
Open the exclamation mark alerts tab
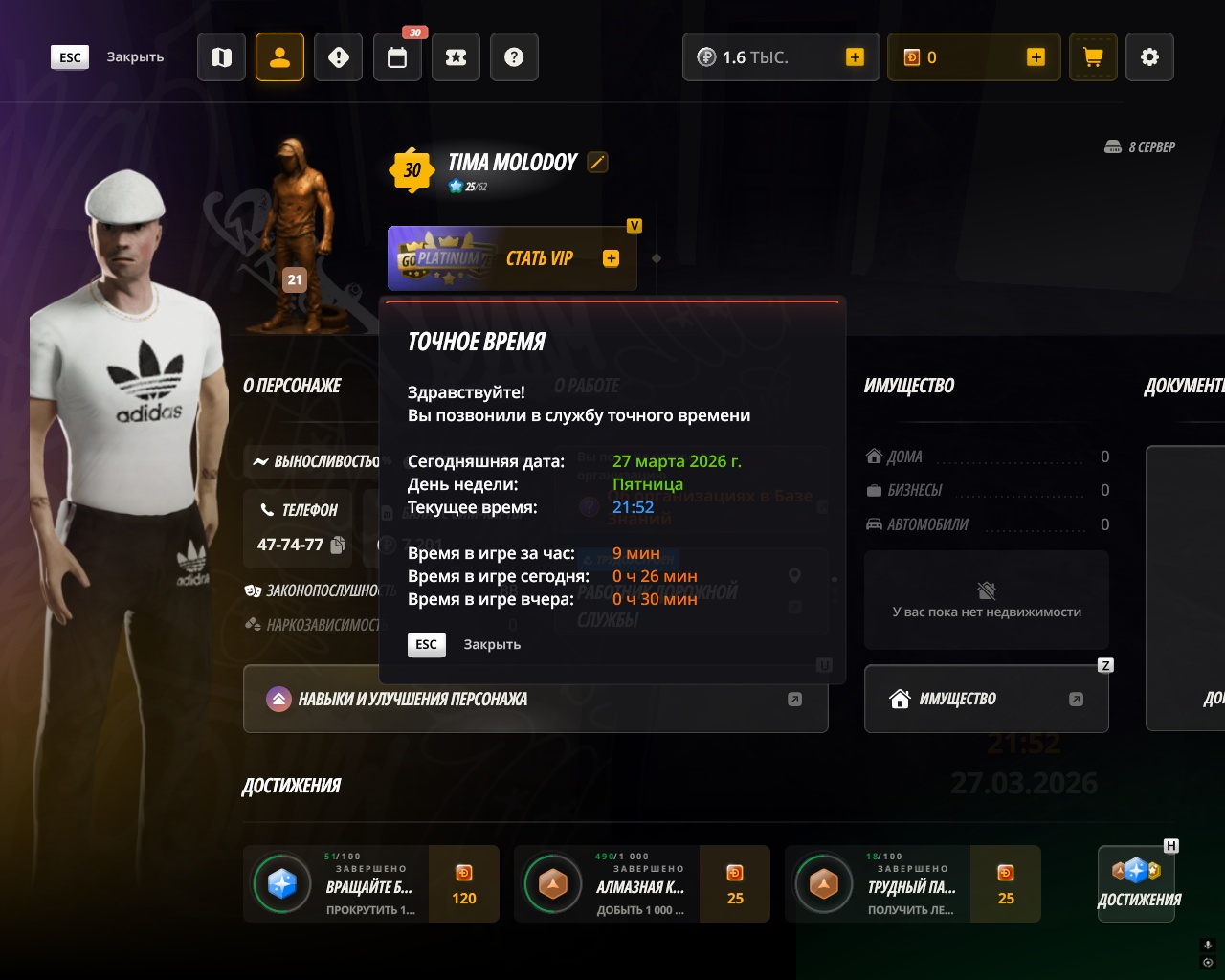pyautogui.click(x=339, y=57)
